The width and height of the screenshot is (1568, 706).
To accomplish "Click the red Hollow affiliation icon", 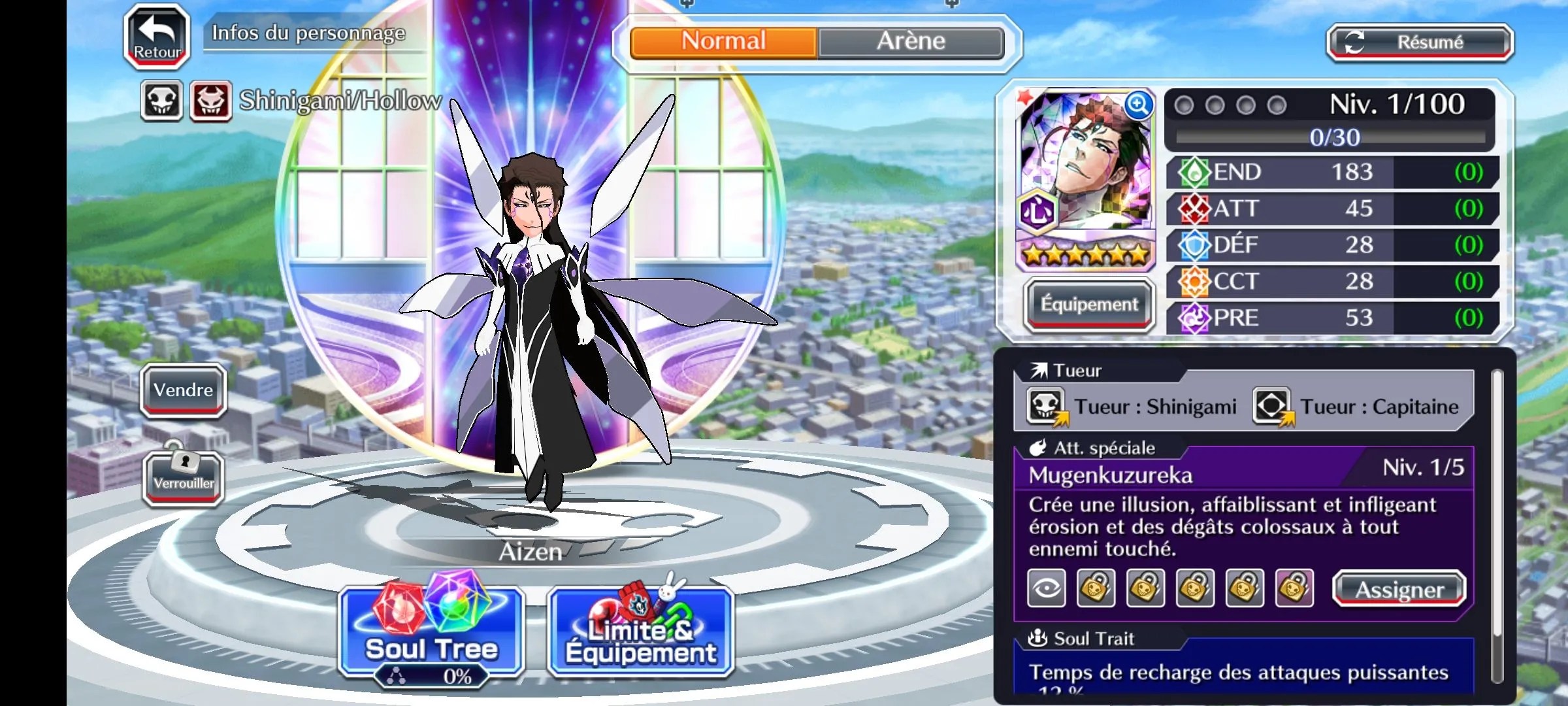I will click(x=210, y=101).
